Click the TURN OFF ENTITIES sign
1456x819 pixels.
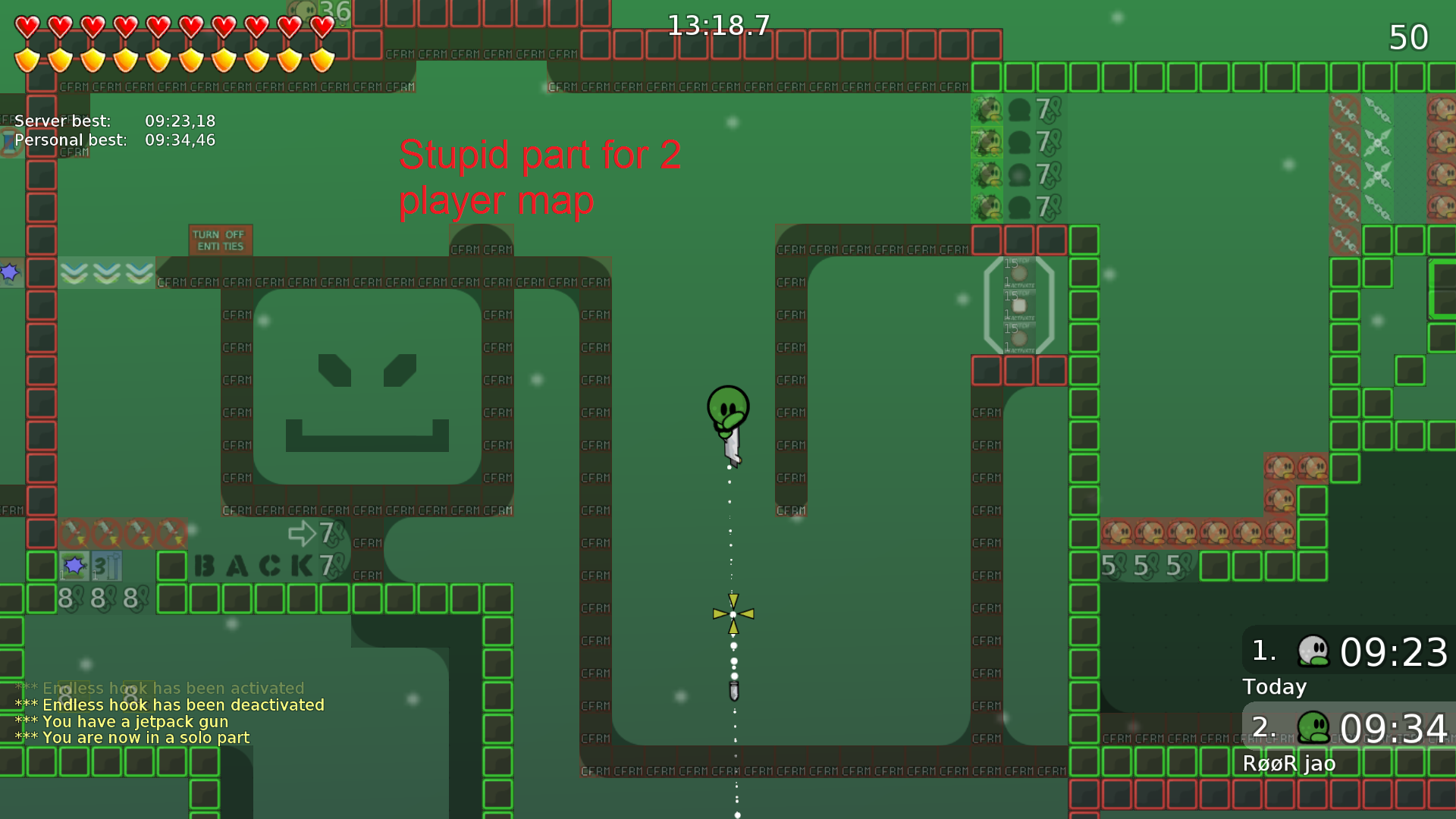click(220, 239)
